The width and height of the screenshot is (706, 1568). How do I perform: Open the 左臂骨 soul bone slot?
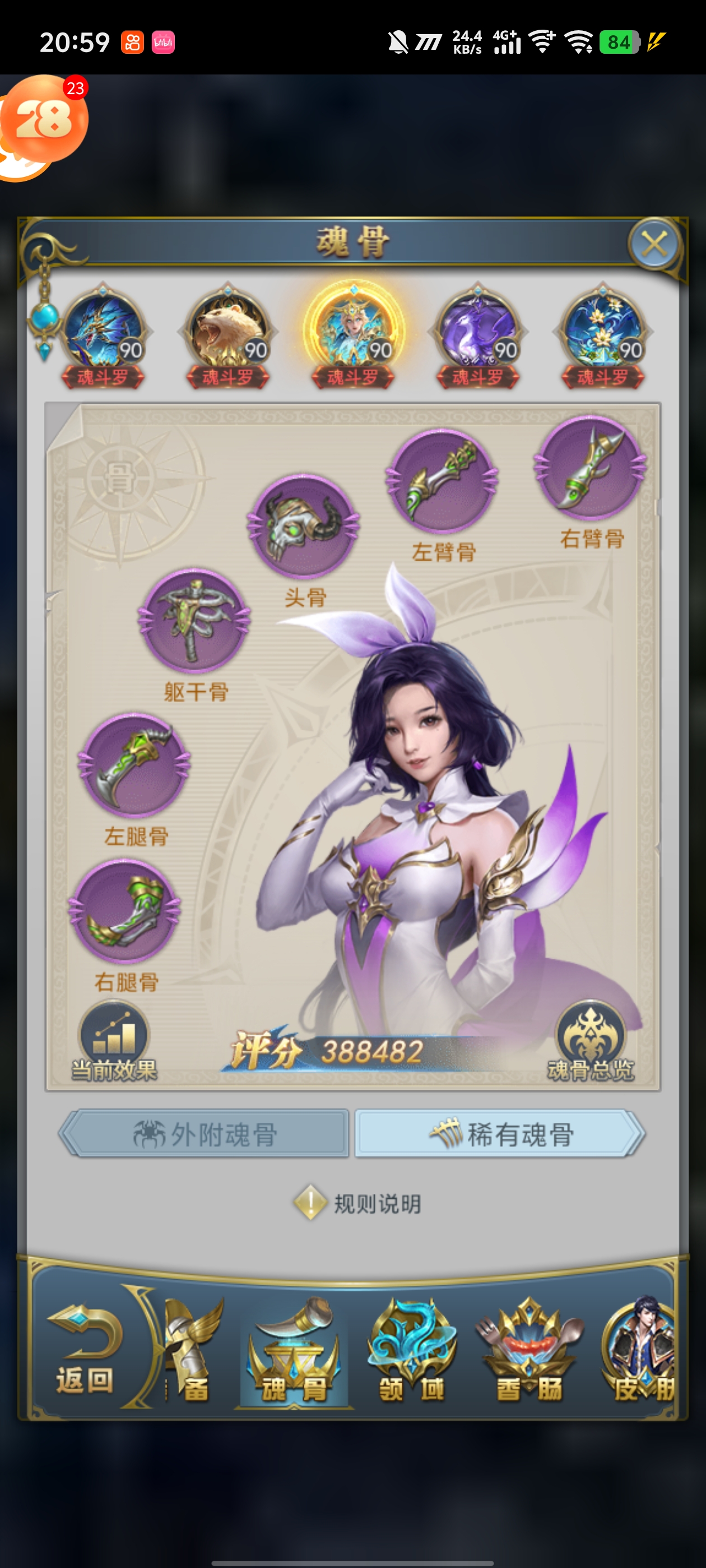tap(442, 480)
